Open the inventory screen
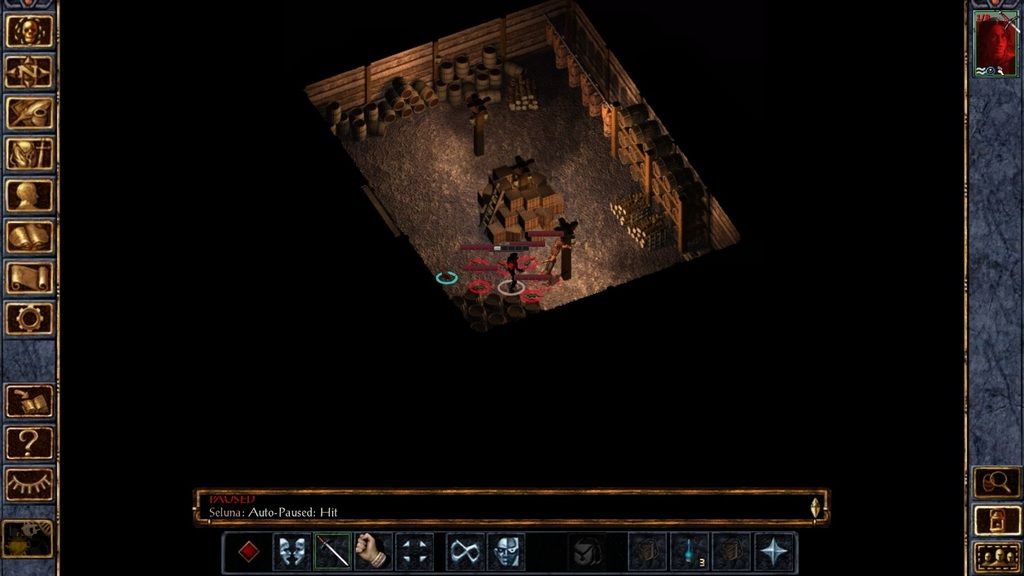This screenshot has width=1024, height=576. [29, 153]
